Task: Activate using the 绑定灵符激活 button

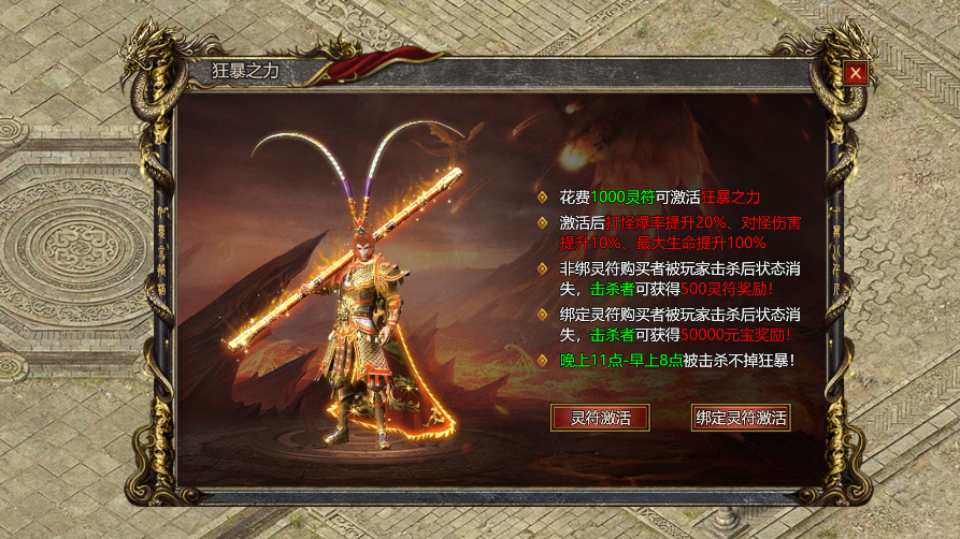Action: [740, 418]
